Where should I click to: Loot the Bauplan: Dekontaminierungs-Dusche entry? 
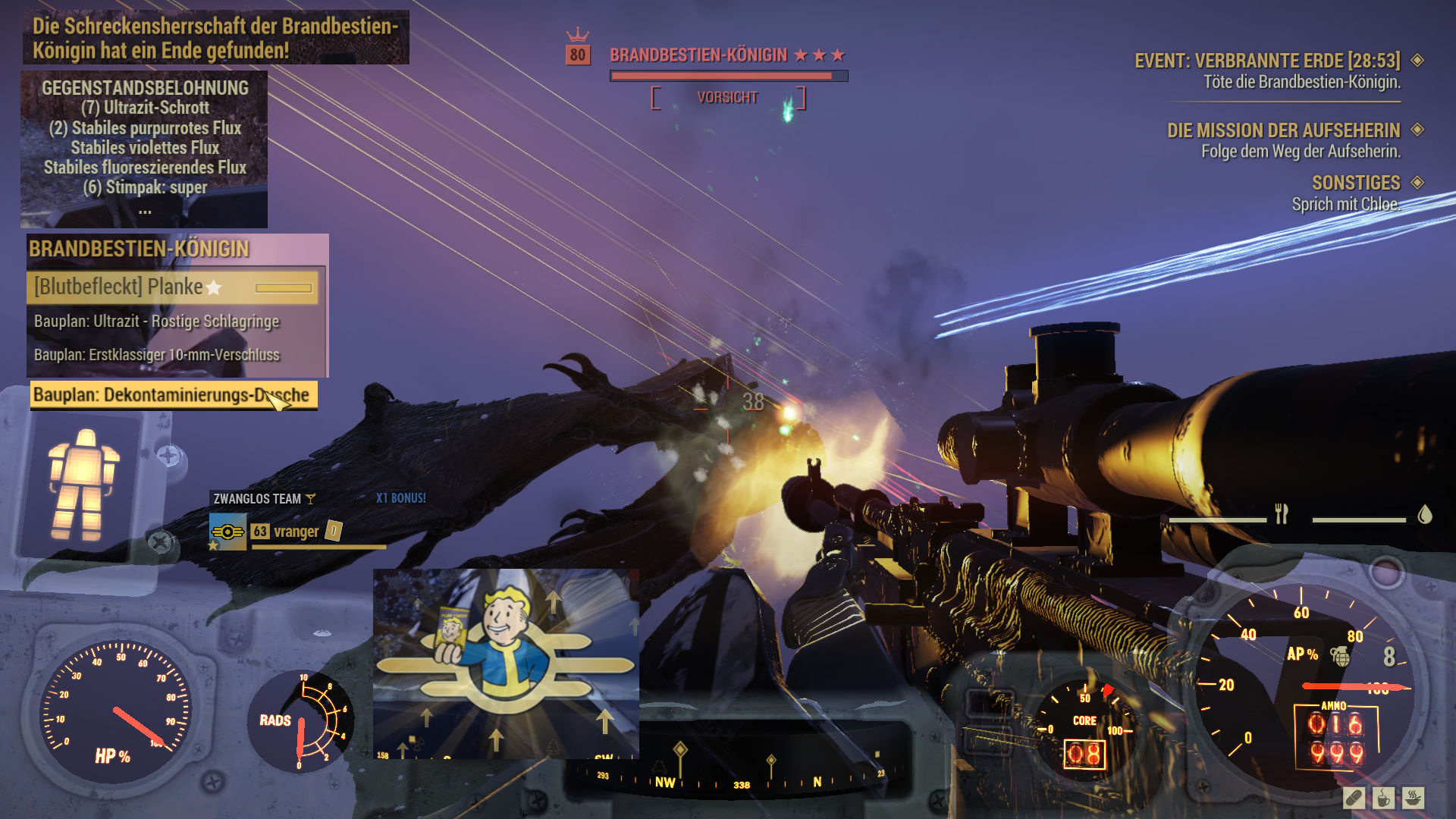point(172,395)
